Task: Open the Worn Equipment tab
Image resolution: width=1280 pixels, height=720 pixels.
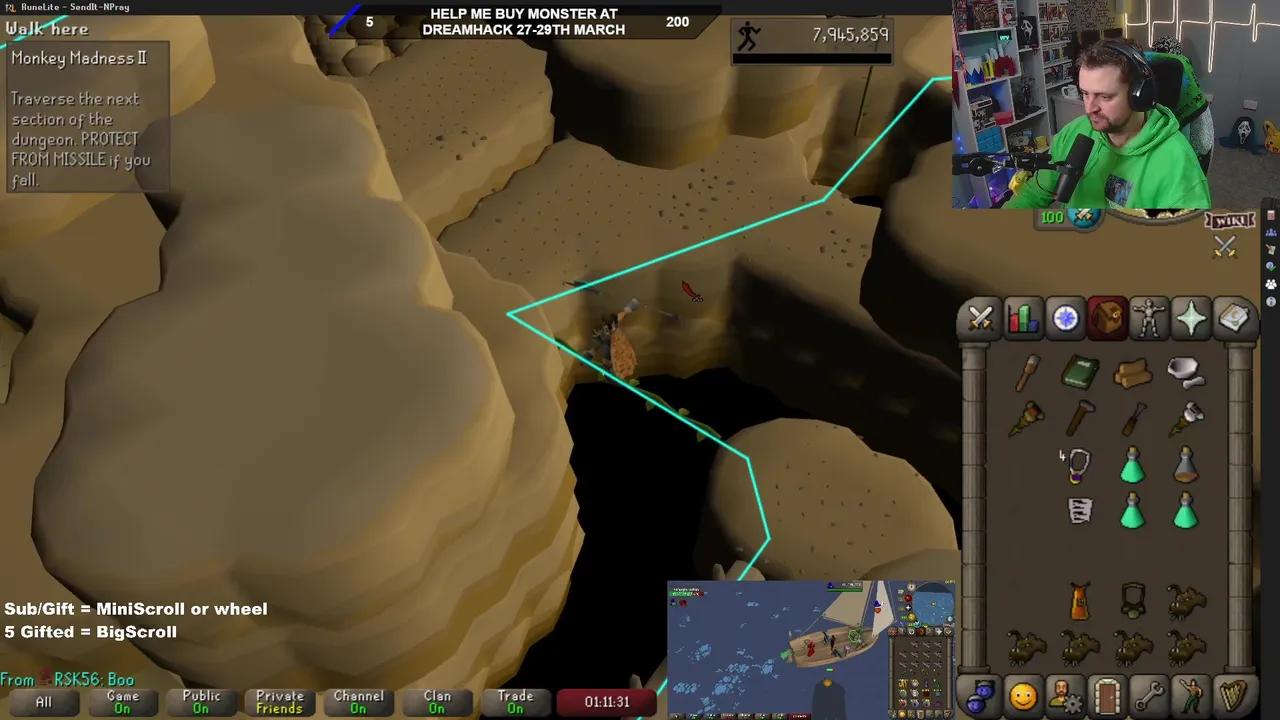Action: (1149, 318)
